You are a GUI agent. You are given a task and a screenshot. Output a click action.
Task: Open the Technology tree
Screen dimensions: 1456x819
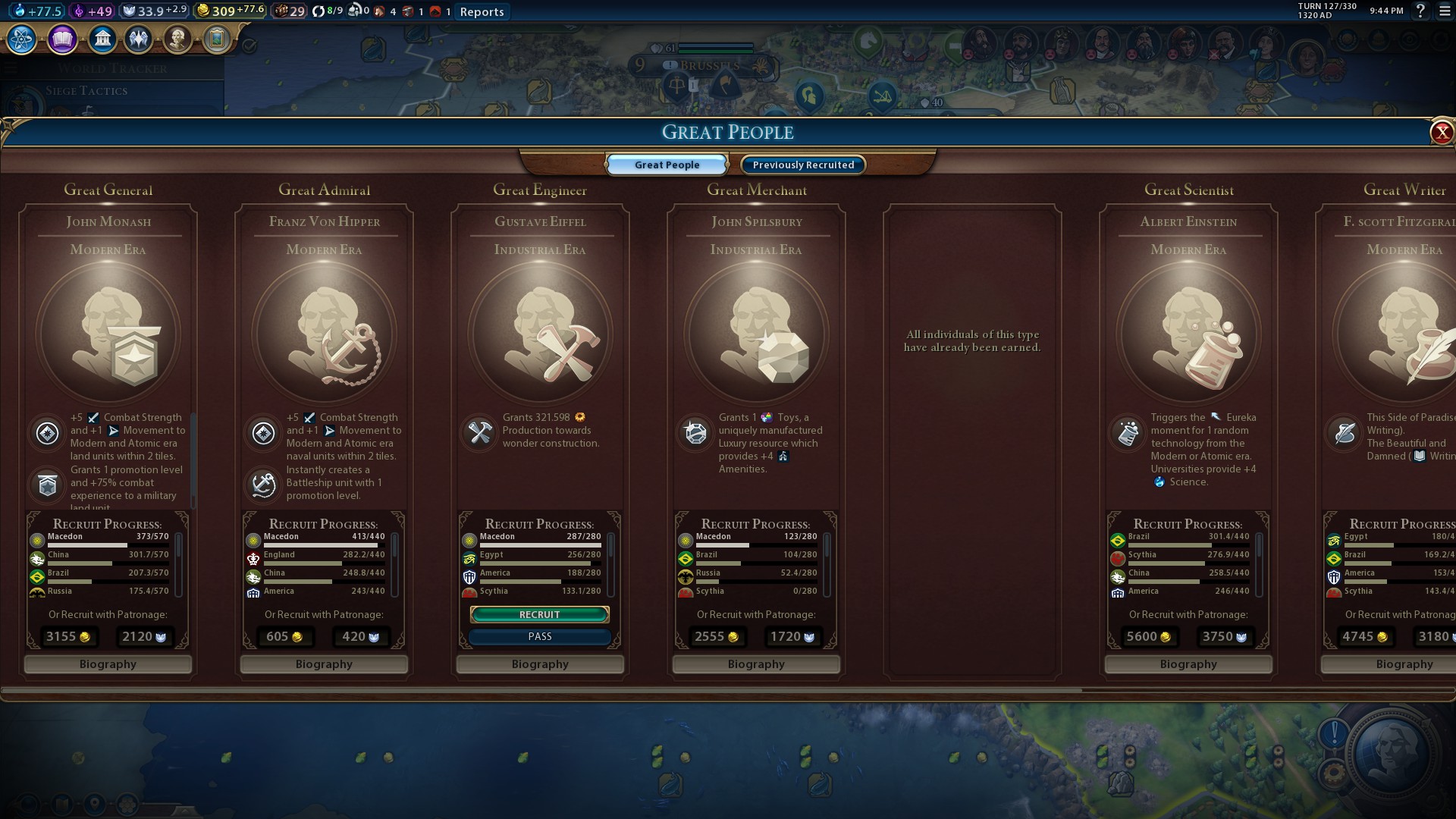(x=20, y=39)
